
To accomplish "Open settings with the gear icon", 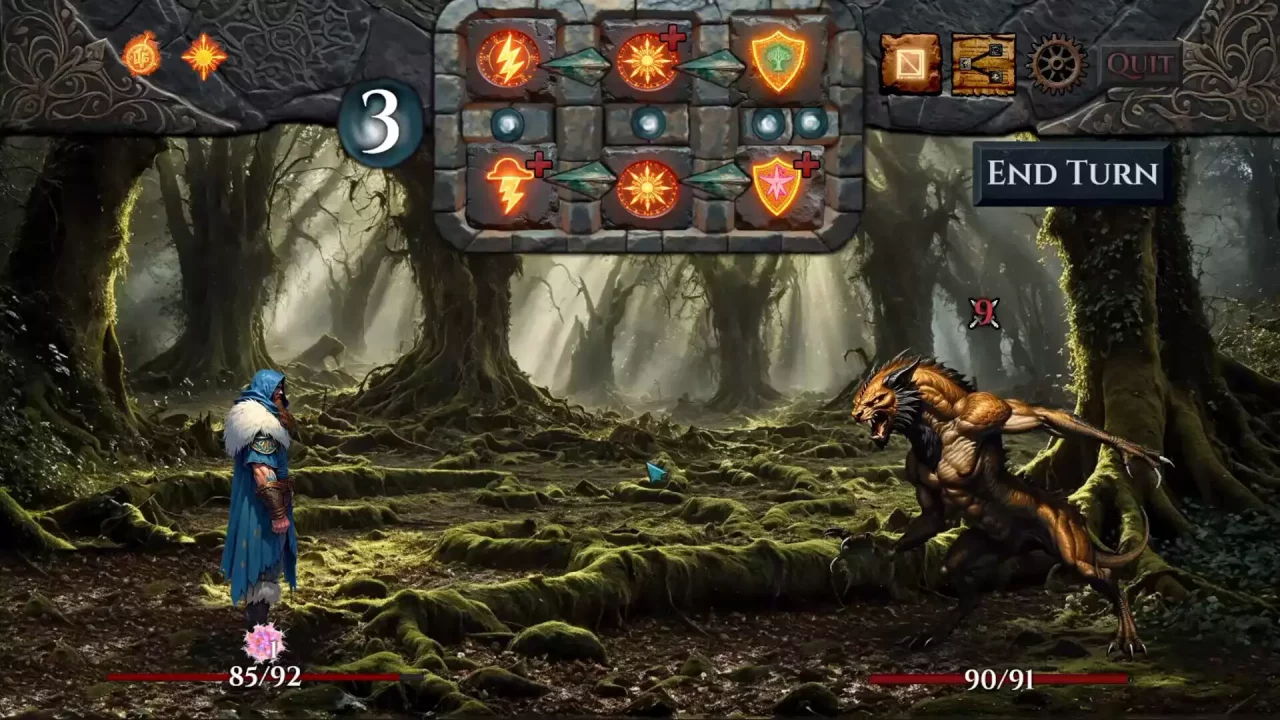I will tap(1056, 64).
